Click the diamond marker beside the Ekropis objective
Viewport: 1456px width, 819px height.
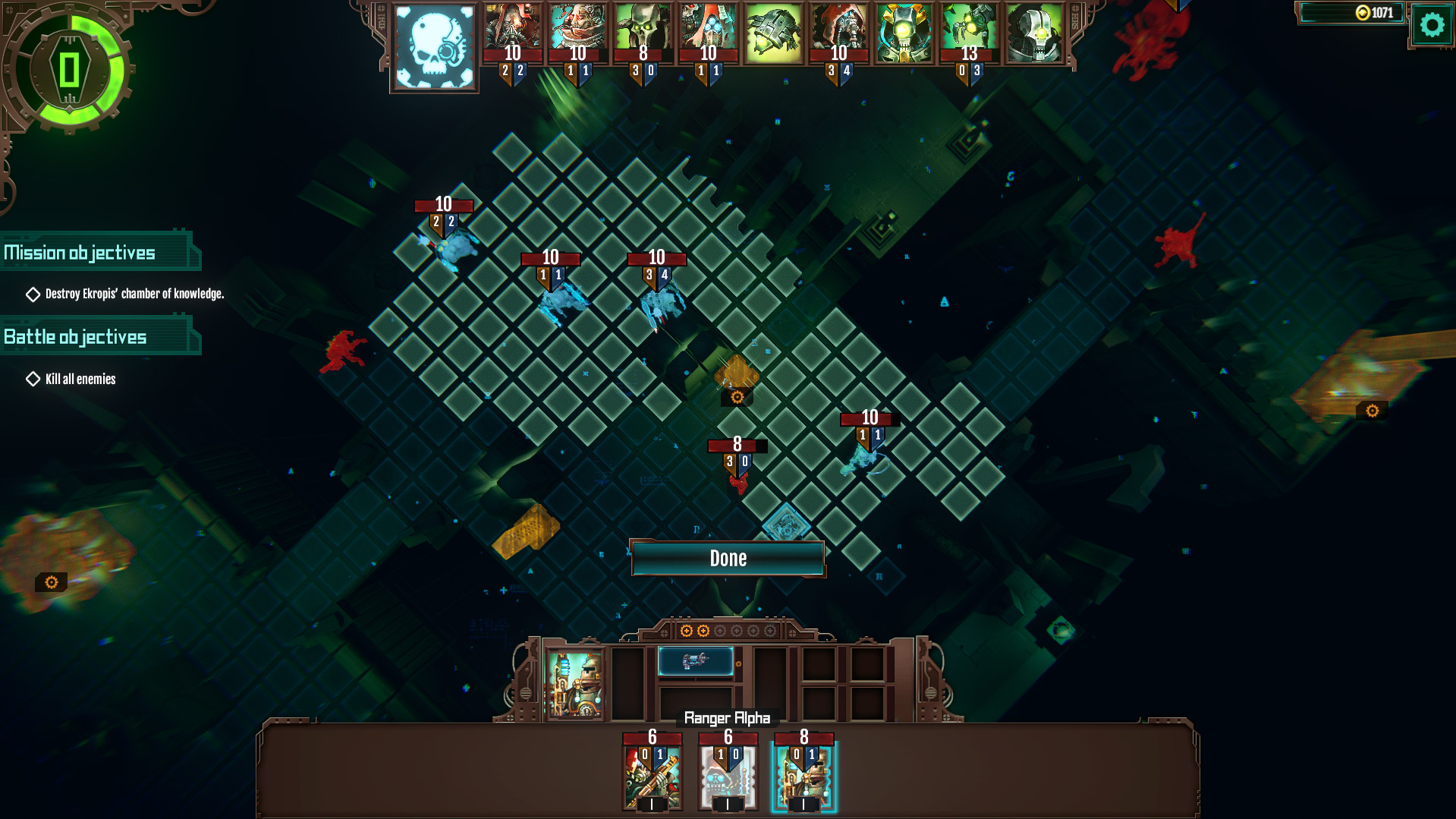click(x=33, y=294)
